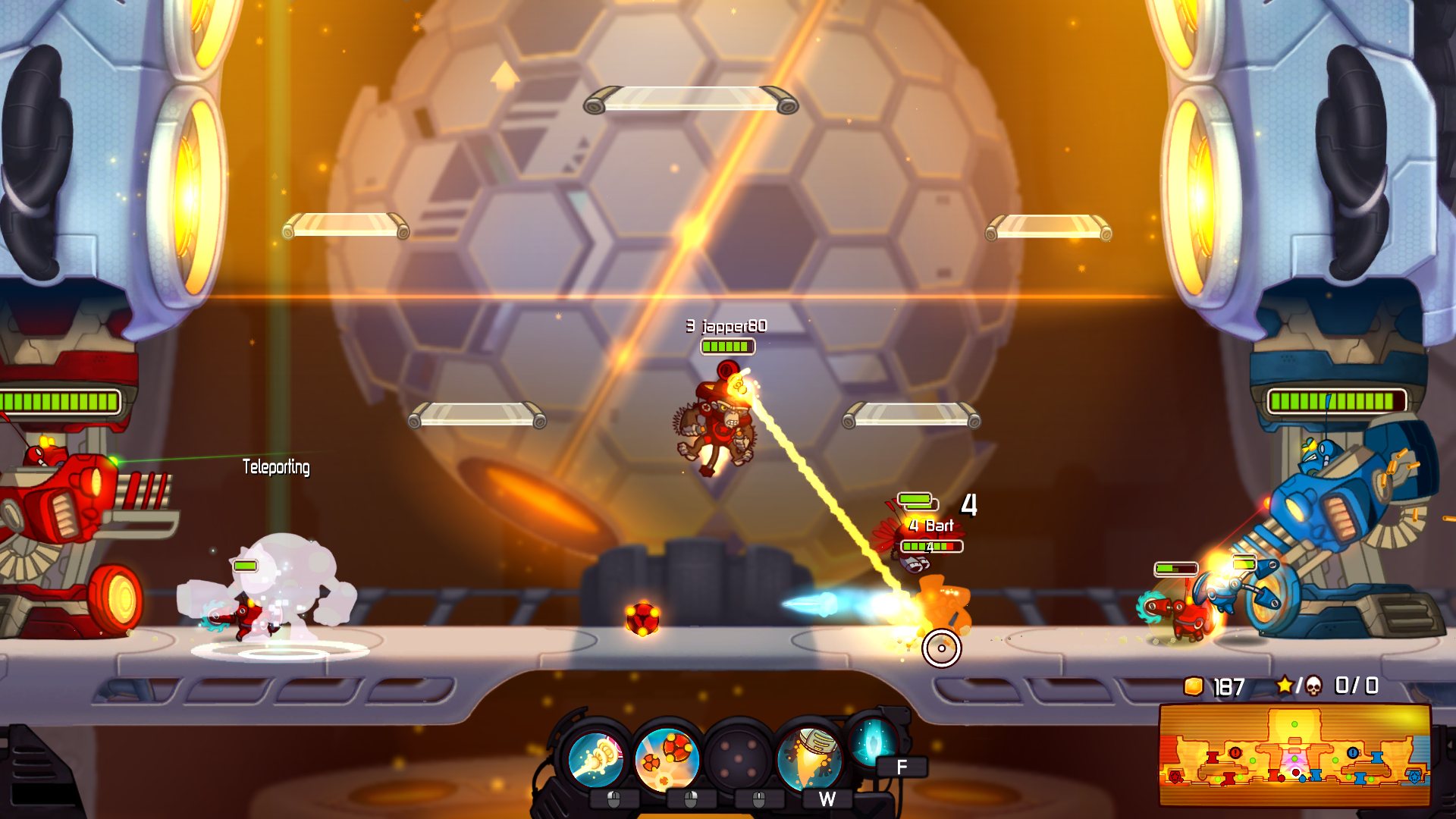Click the empty locked skill slot
Viewport: 1456px width, 819px height.
739,758
